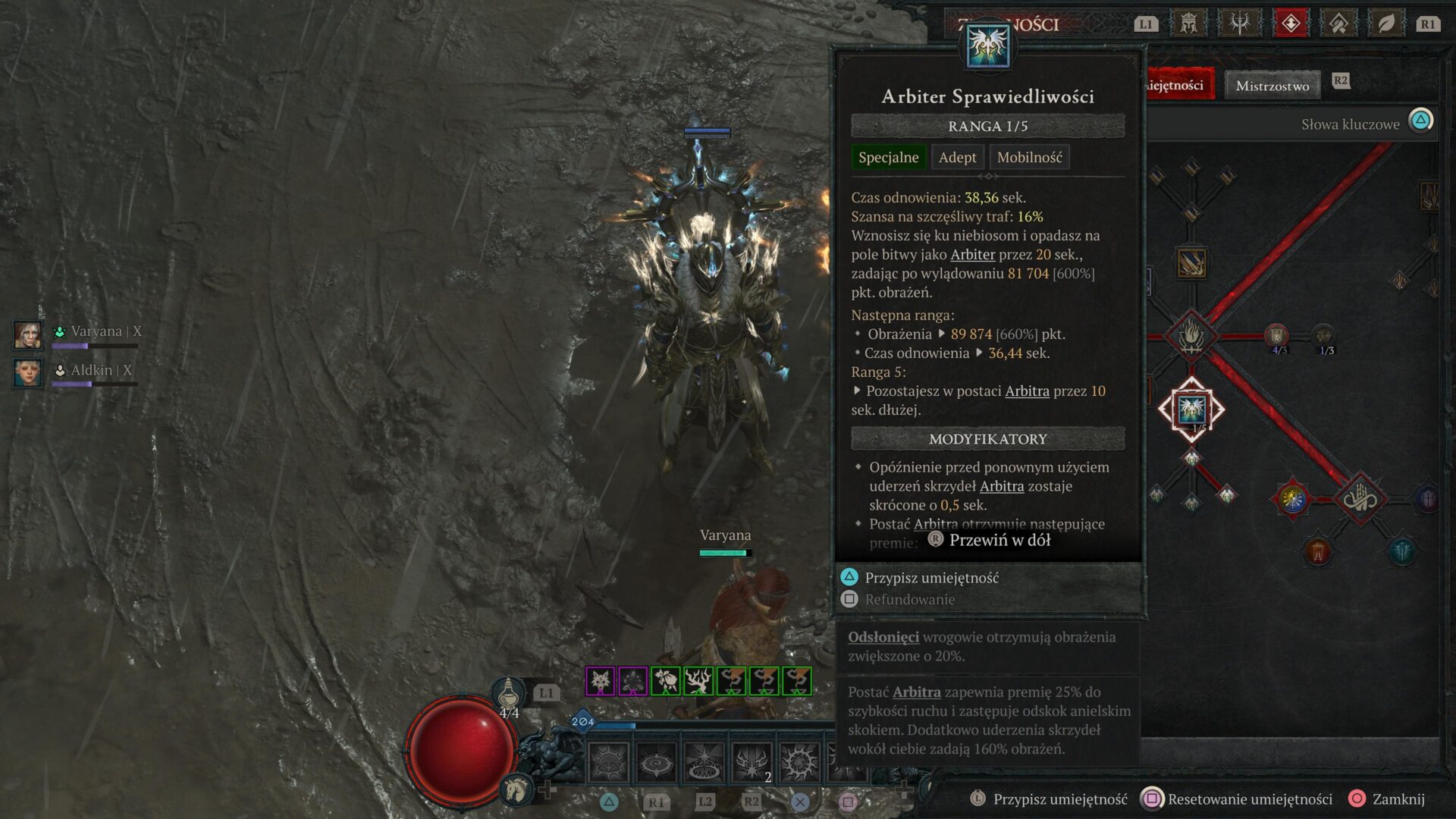The image size is (1456, 819).
Task: Click the horse mount icon
Action: tap(516, 790)
